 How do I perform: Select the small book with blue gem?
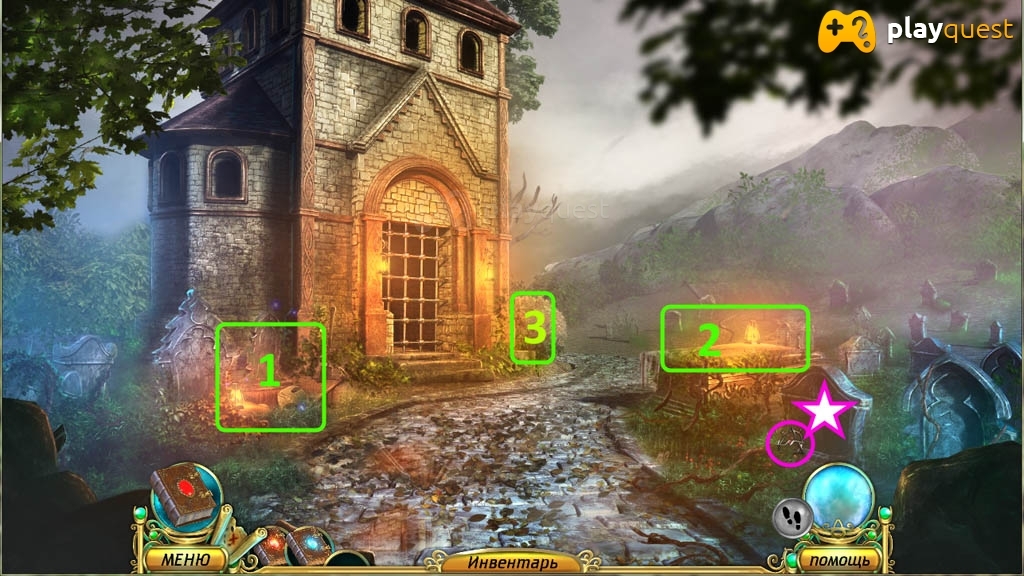pyautogui.click(x=309, y=547)
